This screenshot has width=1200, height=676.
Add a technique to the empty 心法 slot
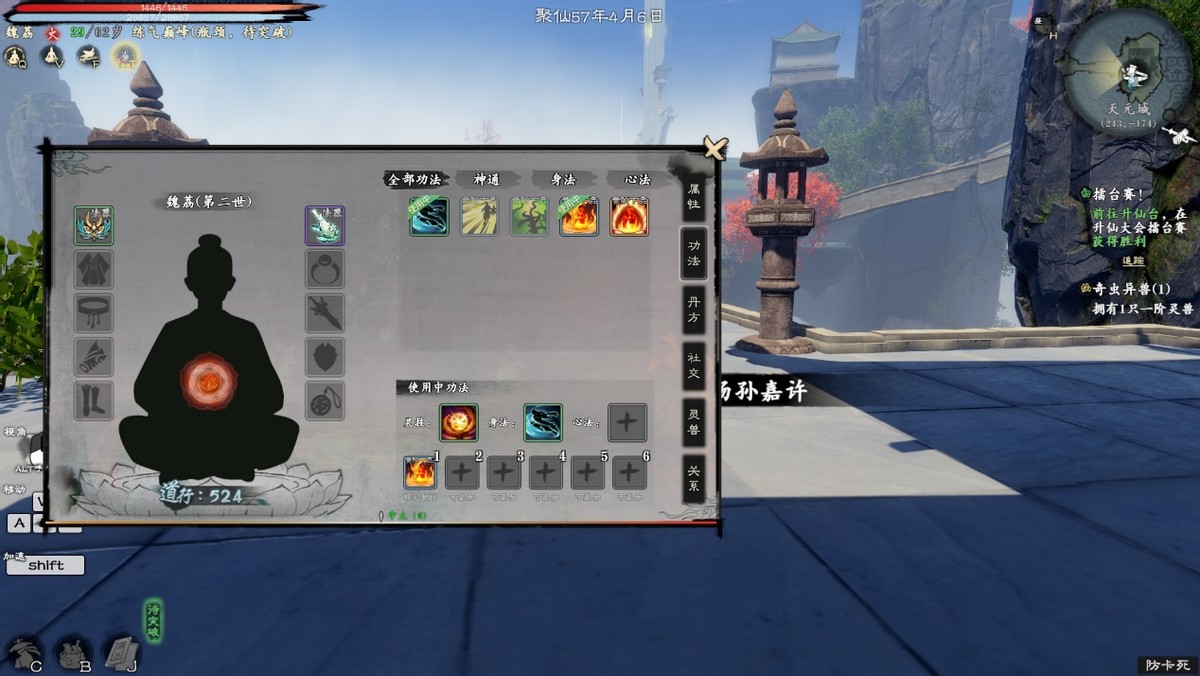pyautogui.click(x=627, y=422)
